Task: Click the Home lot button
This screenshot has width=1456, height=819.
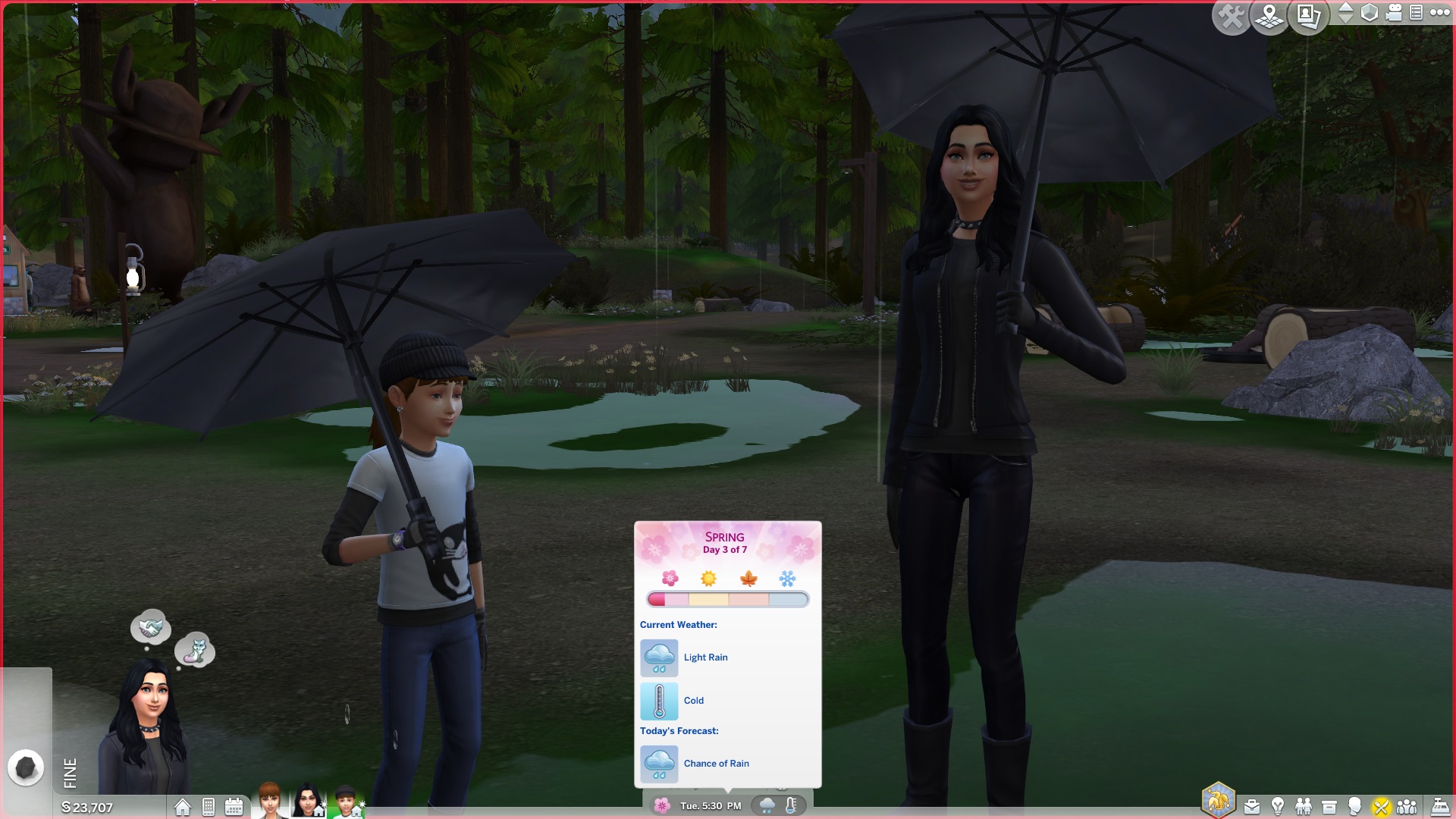Action: pyautogui.click(x=182, y=807)
